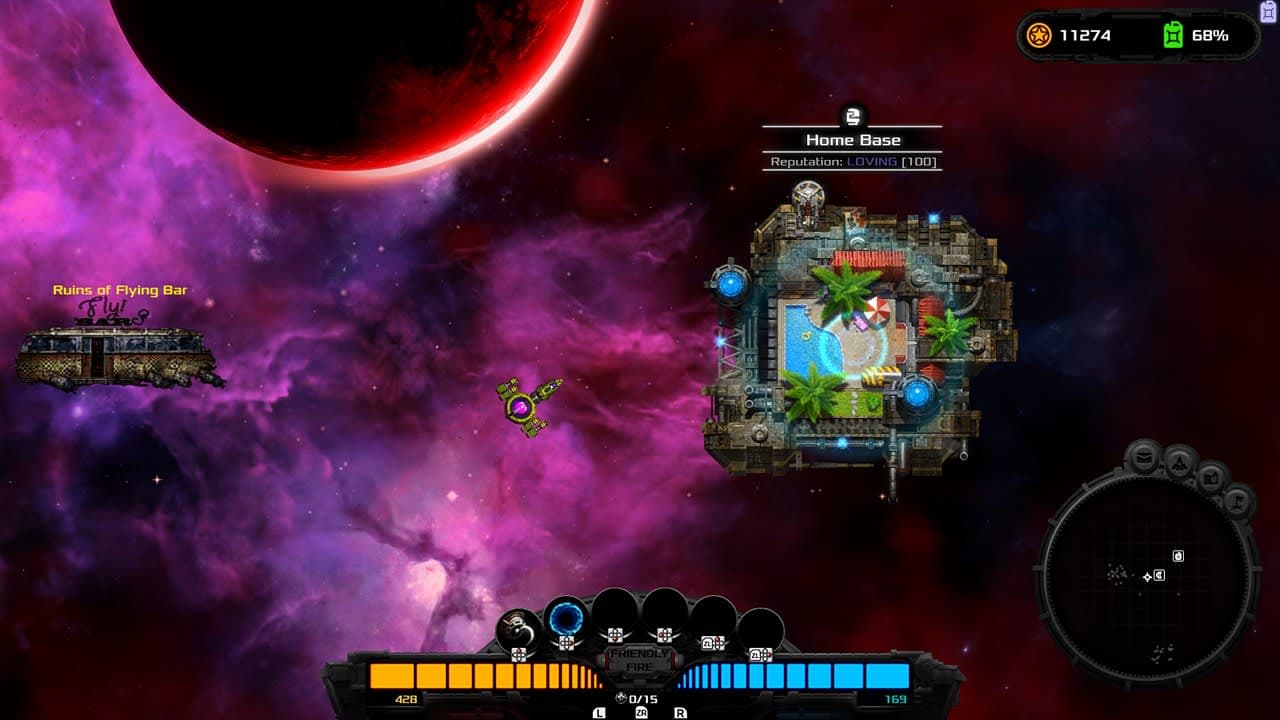Select the bomb weapon slot
The image size is (1280, 720).
point(517,624)
